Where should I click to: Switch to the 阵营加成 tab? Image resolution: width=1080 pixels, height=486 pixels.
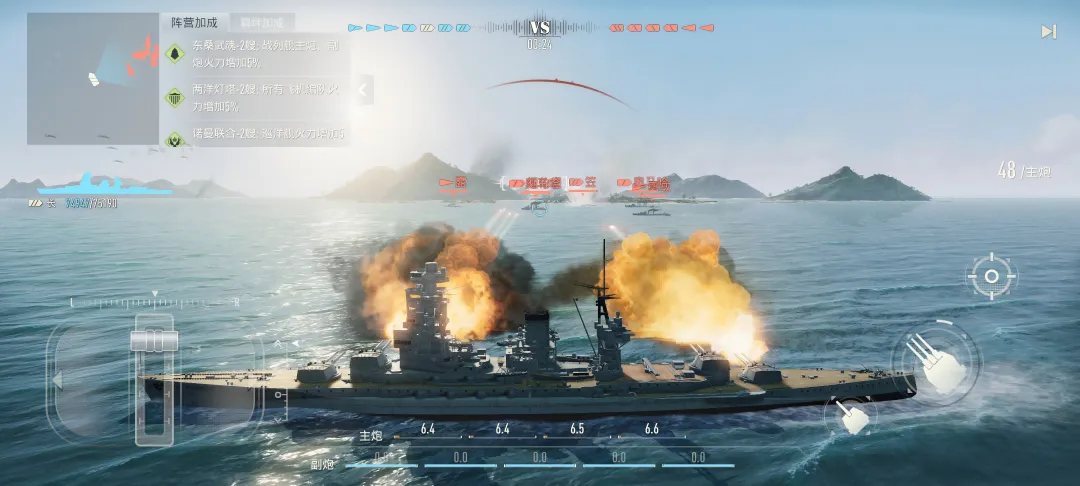click(x=194, y=22)
